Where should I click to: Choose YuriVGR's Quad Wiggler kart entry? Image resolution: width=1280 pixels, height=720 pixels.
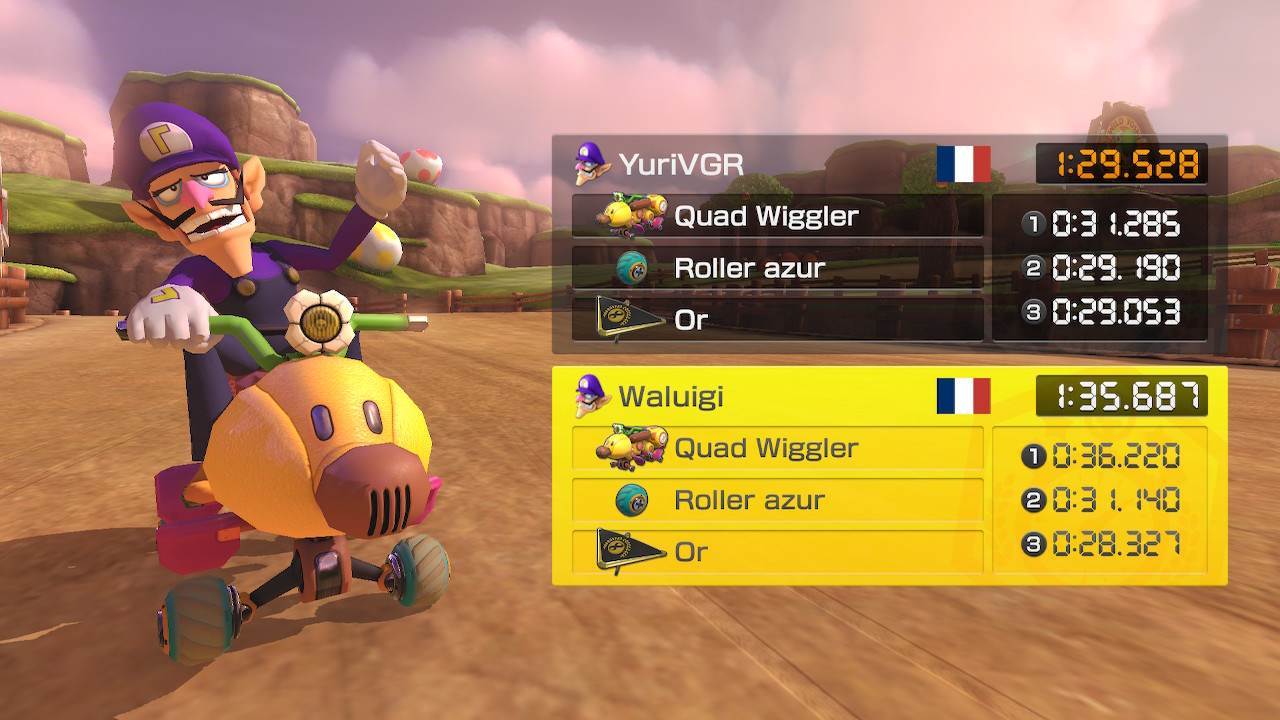pos(777,216)
